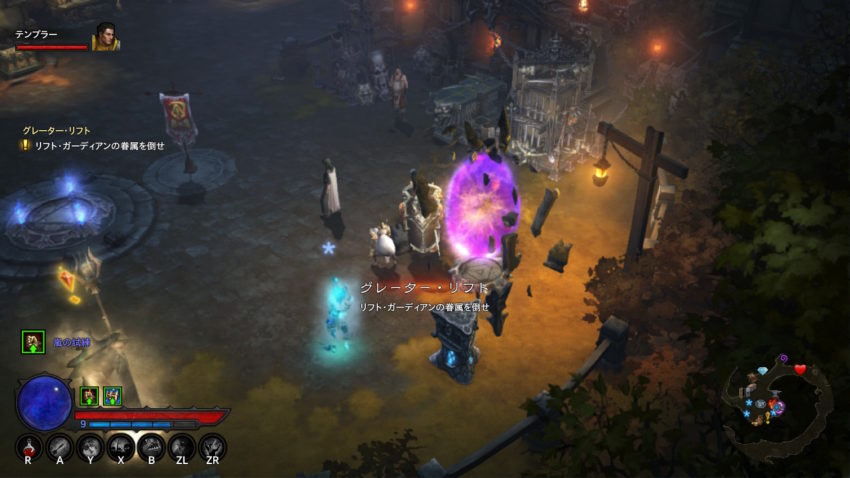This screenshot has height=478, width=850.
Task: Click the yellow exclamation quest objective icon
Action: pyautogui.click(x=25, y=145)
